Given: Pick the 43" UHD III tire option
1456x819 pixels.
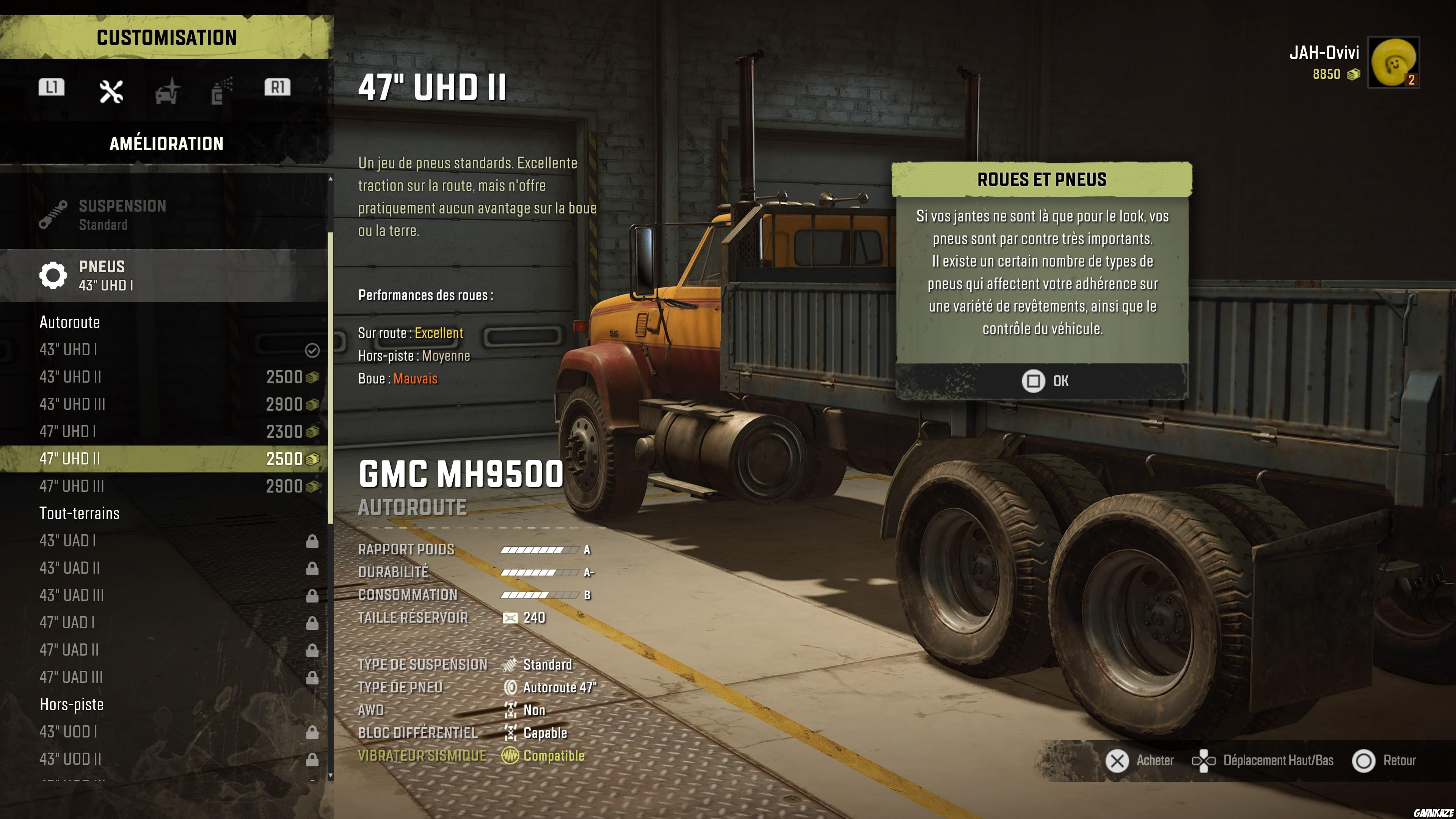Looking at the screenshot, I should point(164,404).
